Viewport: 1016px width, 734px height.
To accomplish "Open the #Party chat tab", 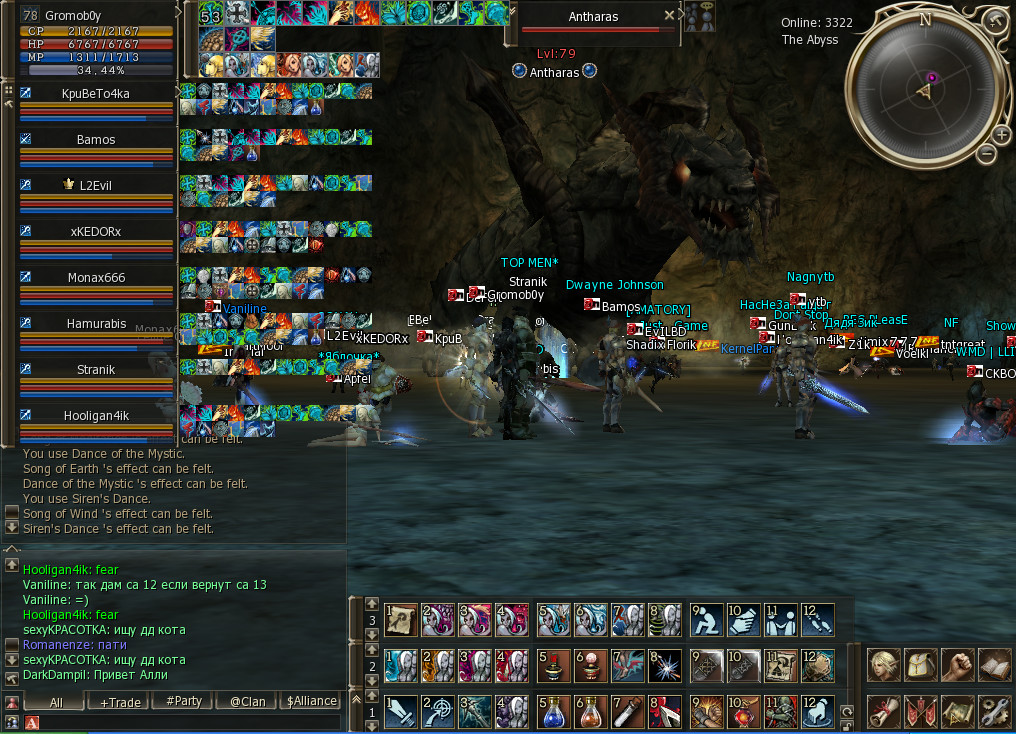I will (x=184, y=702).
